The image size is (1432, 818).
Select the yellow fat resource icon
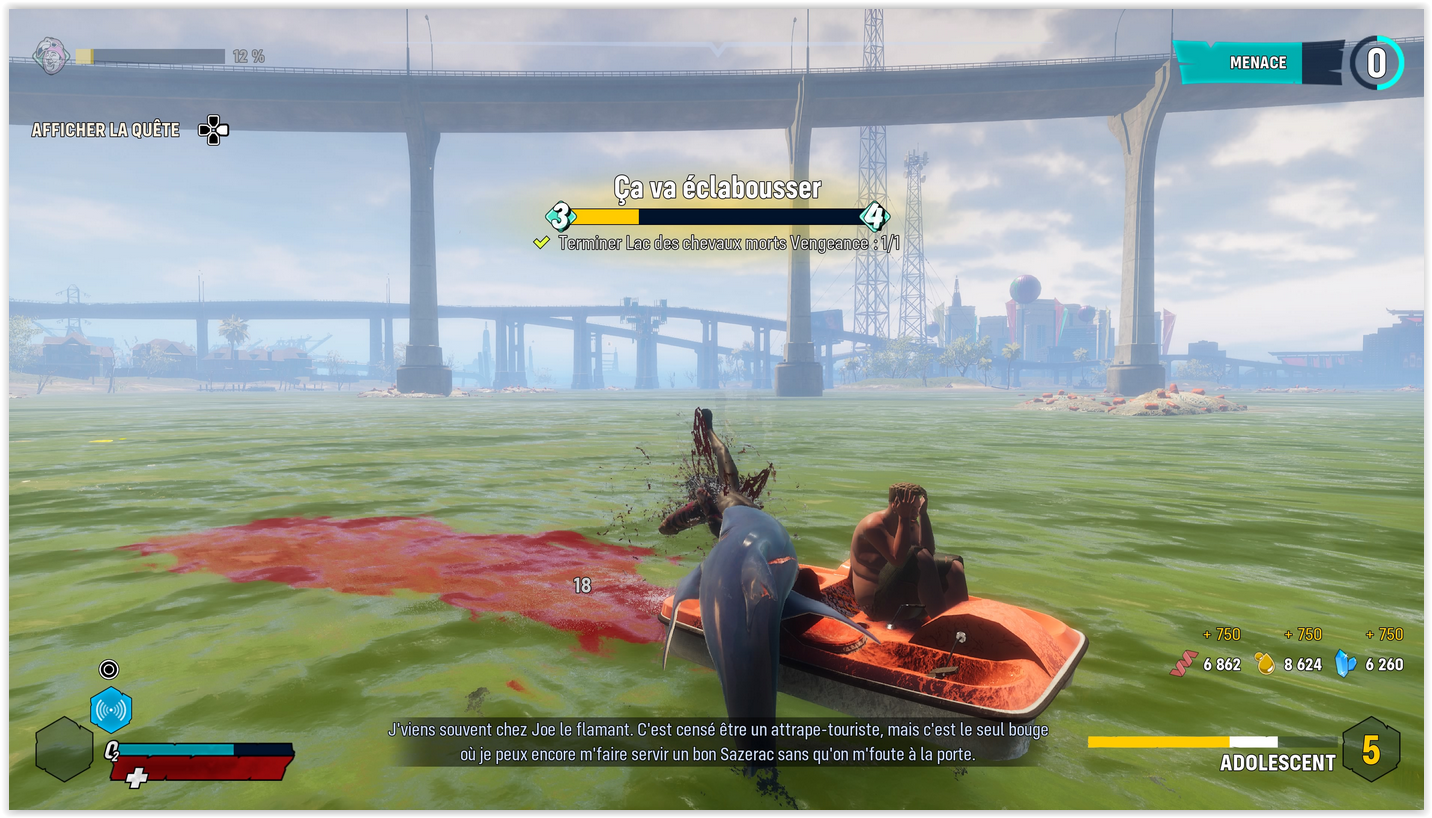click(x=1265, y=664)
